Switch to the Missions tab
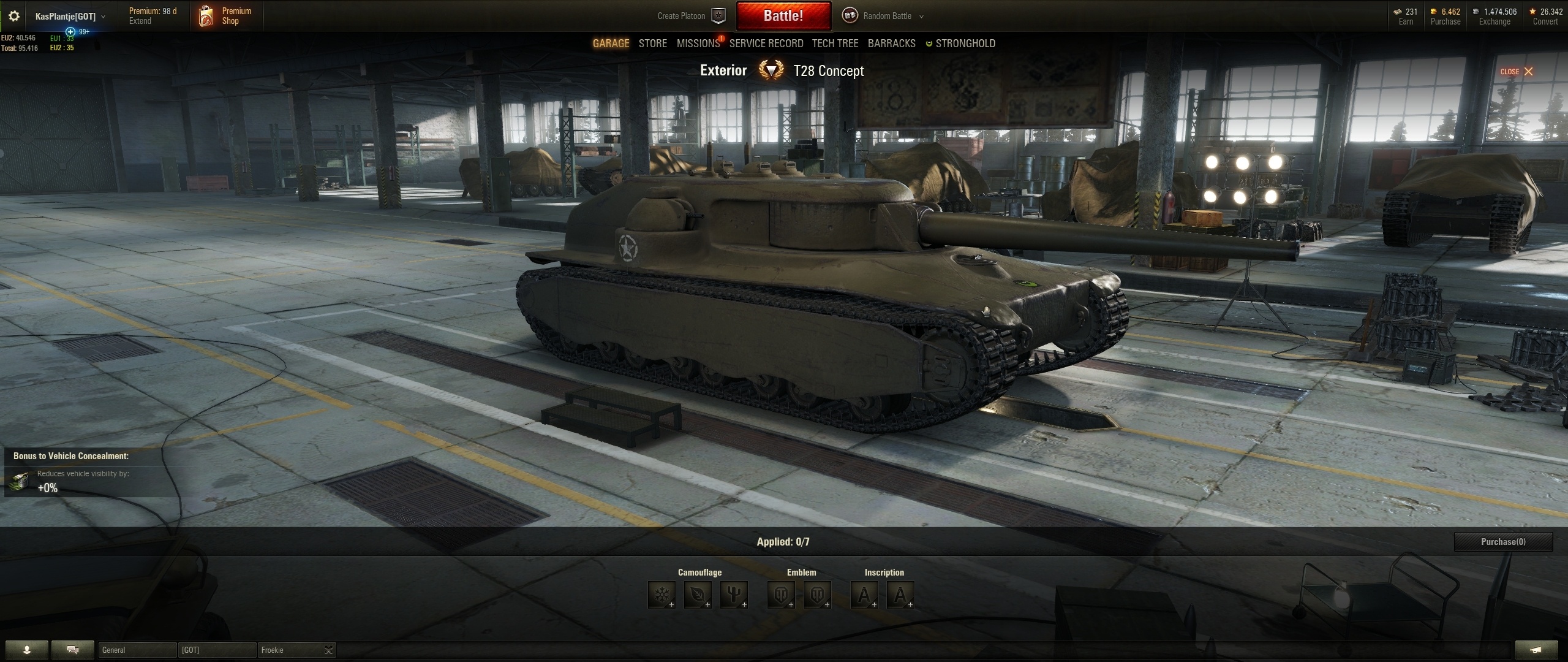Image resolution: width=1568 pixels, height=662 pixels. pyautogui.click(x=698, y=44)
